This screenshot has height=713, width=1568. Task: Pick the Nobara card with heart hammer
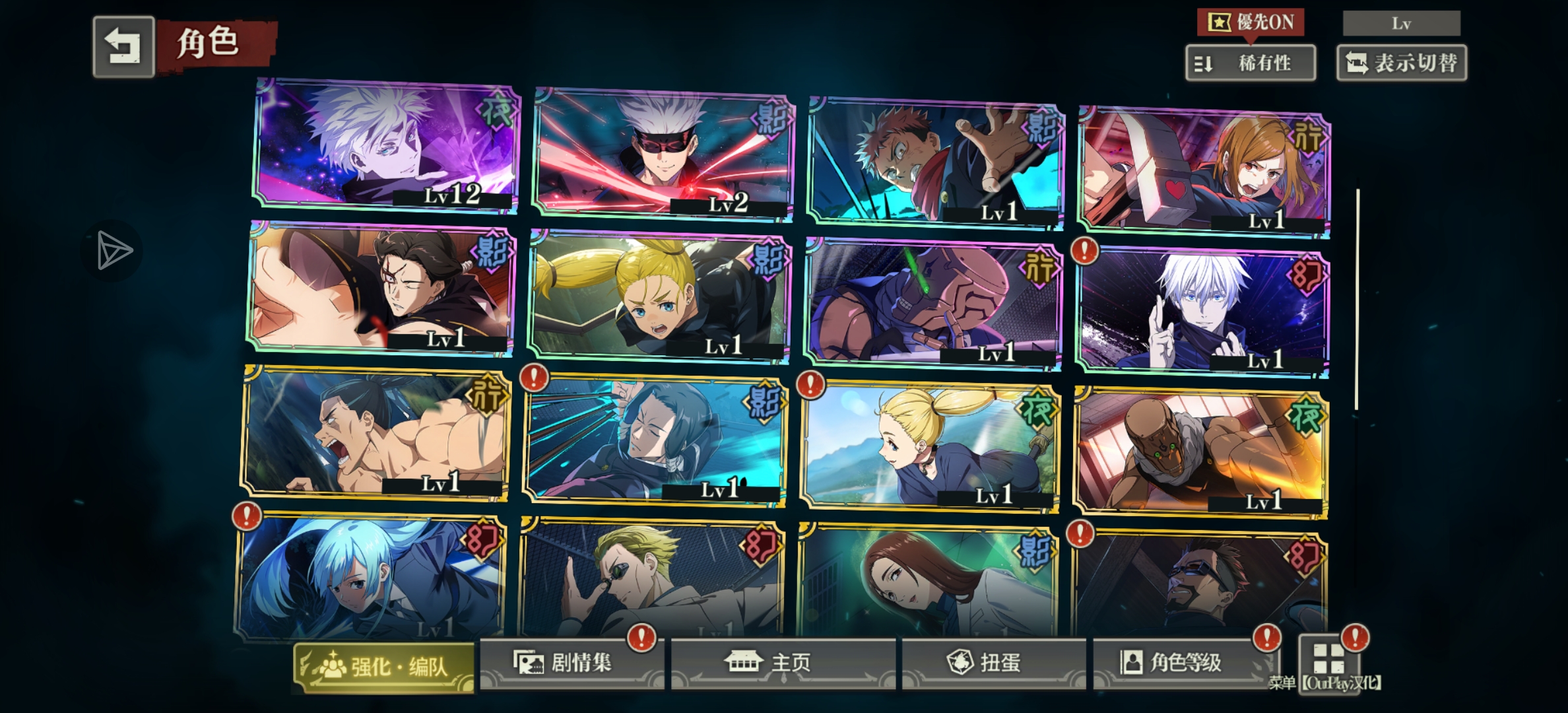coord(1203,173)
